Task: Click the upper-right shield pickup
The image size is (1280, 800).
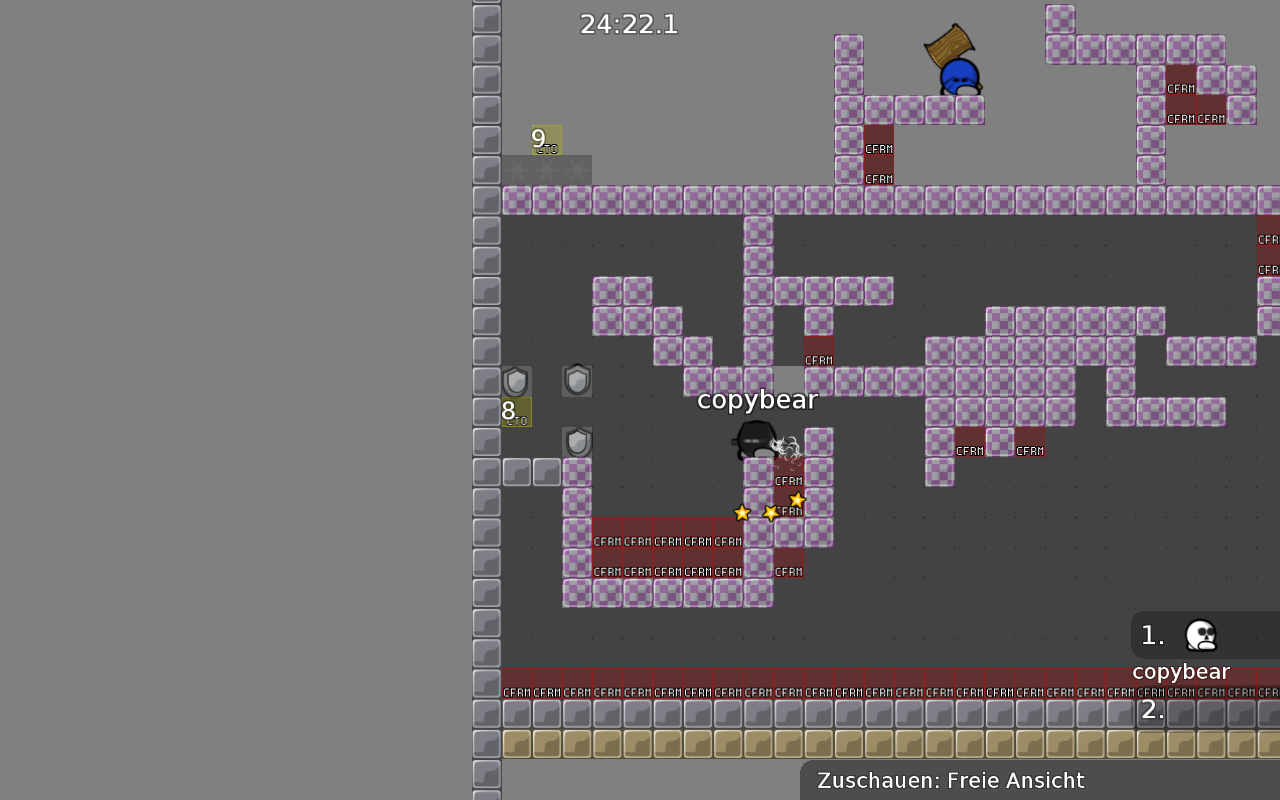Action: [577, 380]
